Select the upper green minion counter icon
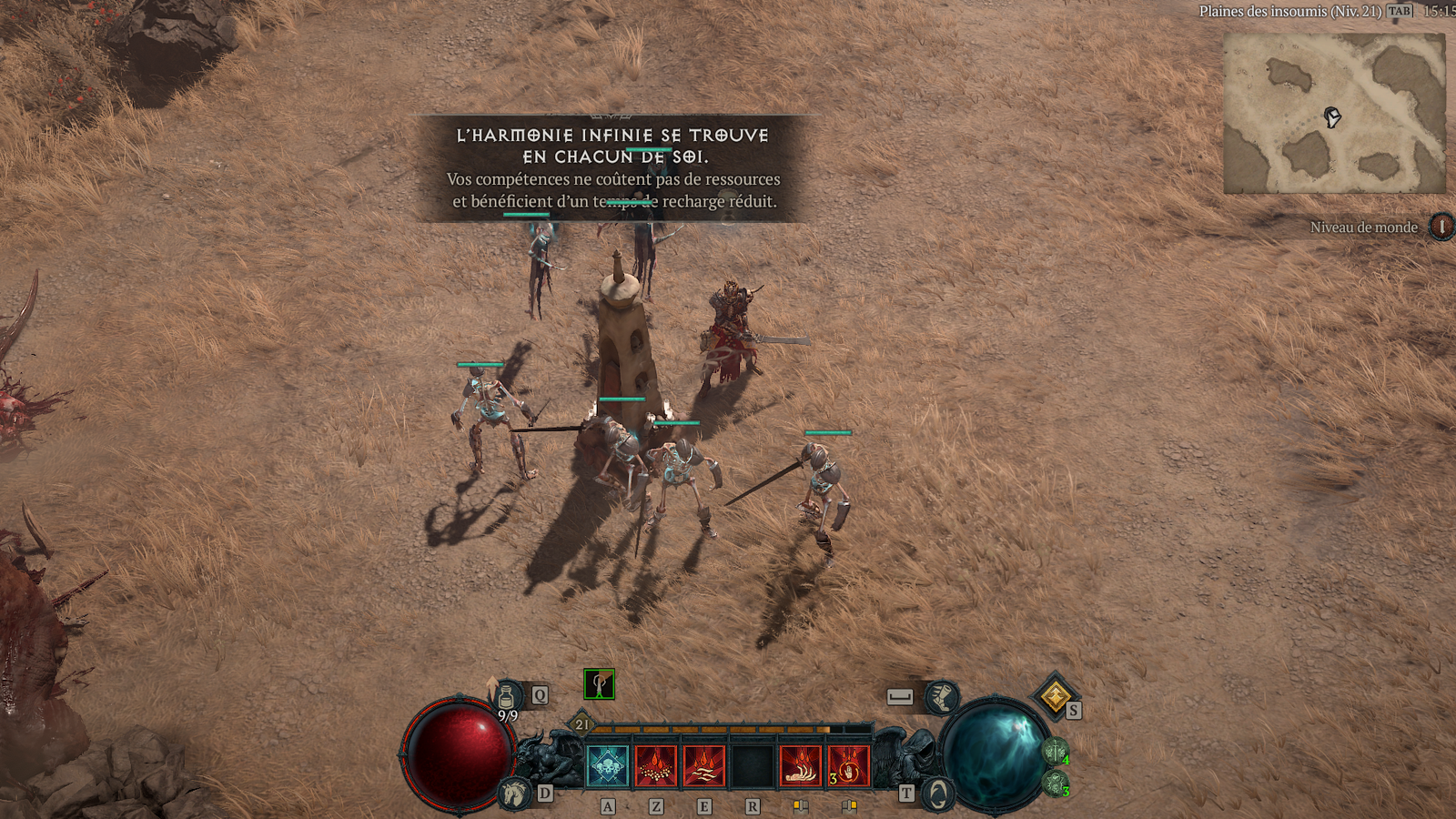 pos(1055,752)
